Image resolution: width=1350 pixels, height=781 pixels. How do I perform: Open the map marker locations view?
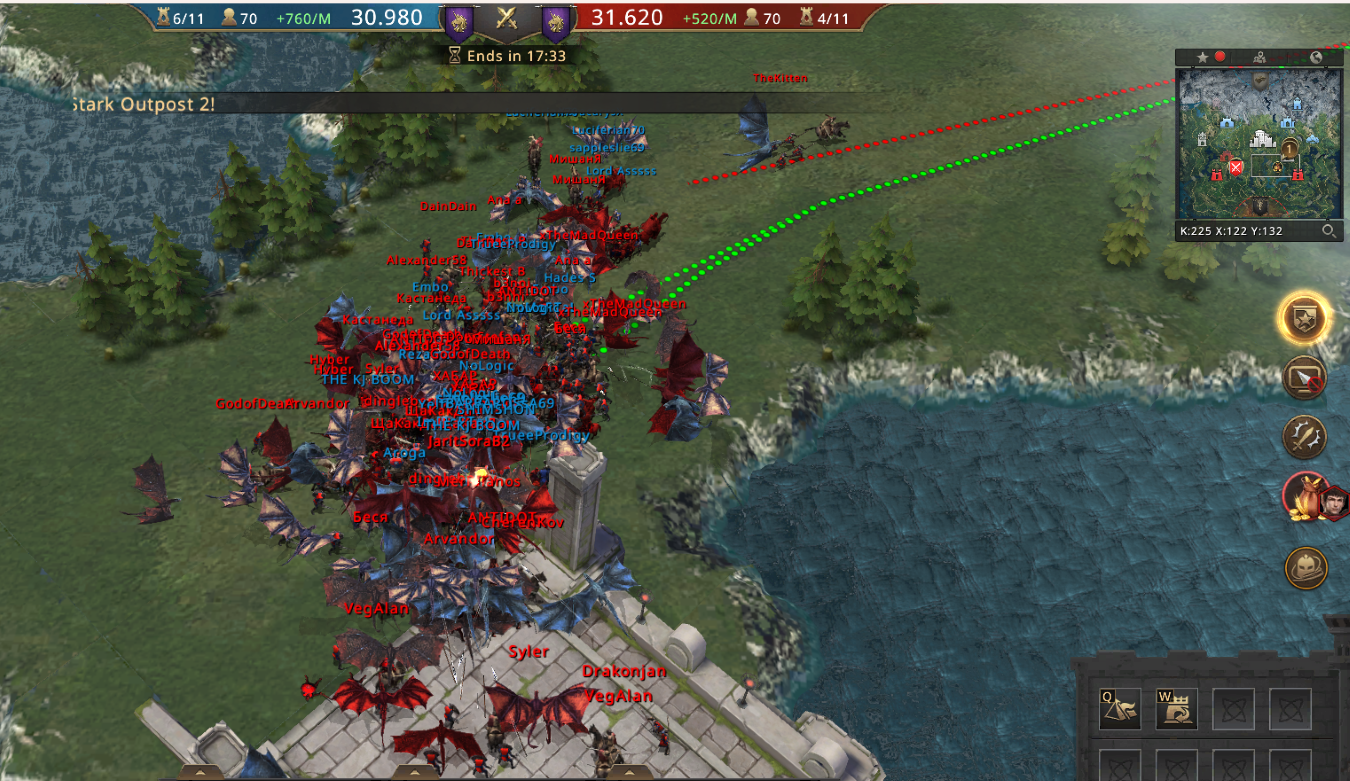click(x=1260, y=58)
